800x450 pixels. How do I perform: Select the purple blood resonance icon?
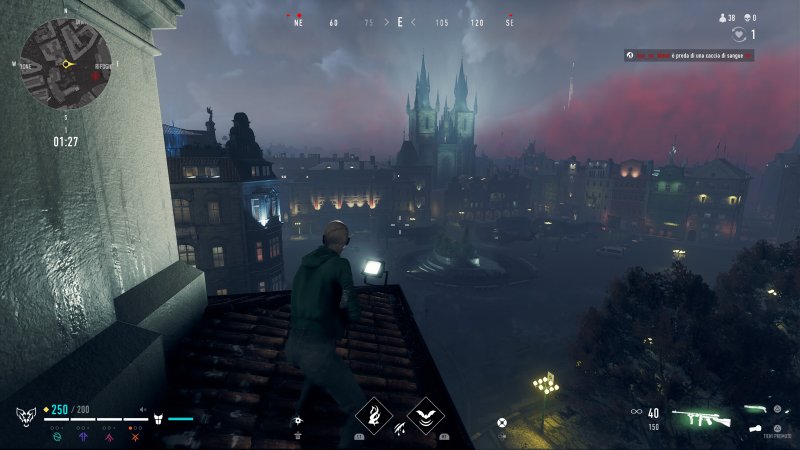tap(108, 435)
